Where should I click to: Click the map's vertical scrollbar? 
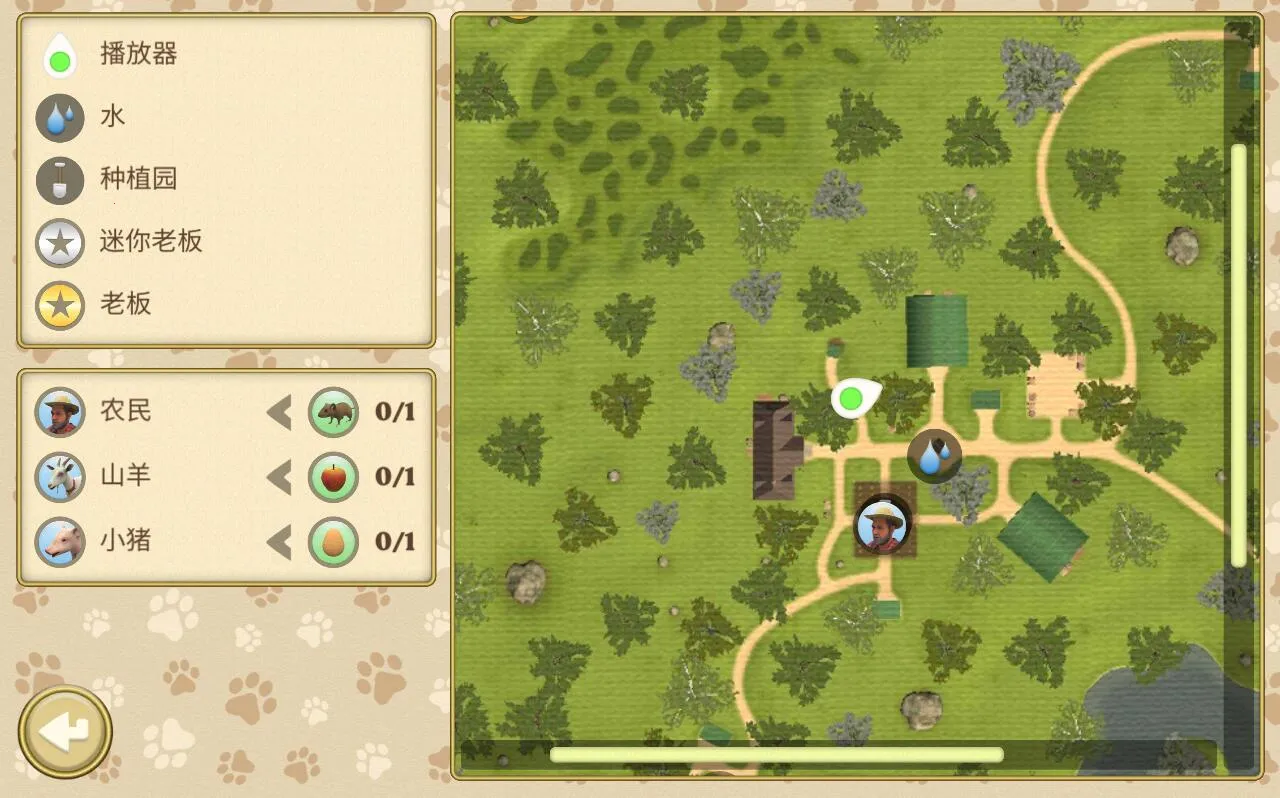pos(1239,355)
